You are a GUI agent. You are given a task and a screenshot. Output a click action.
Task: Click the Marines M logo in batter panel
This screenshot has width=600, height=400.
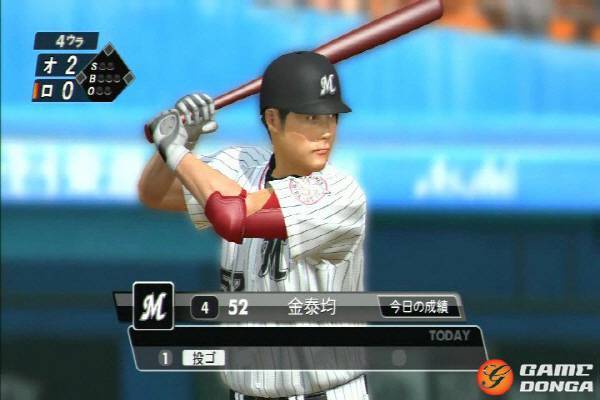[x=153, y=307]
